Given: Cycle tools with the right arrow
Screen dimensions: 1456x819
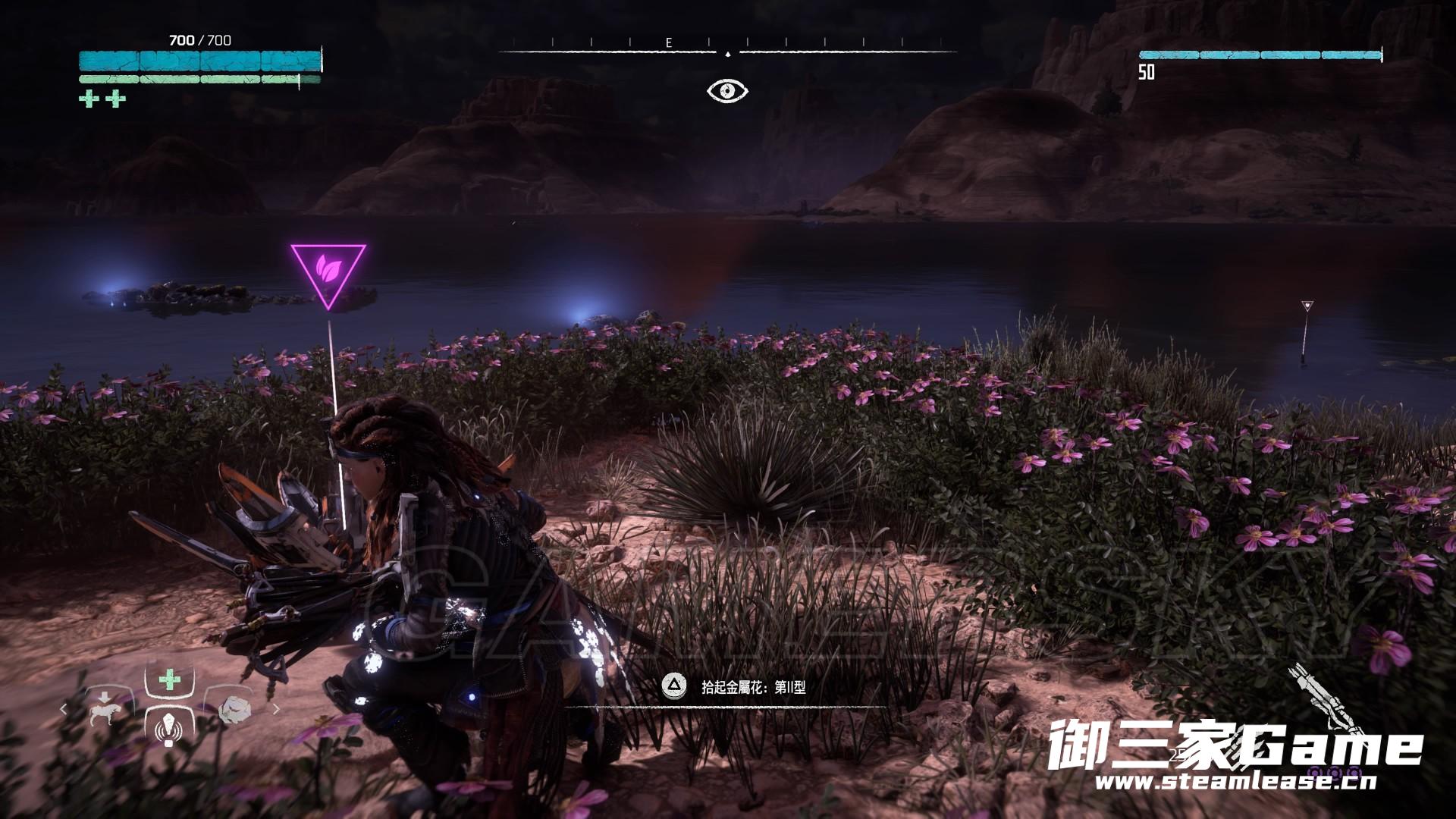Looking at the screenshot, I should 276,710.
